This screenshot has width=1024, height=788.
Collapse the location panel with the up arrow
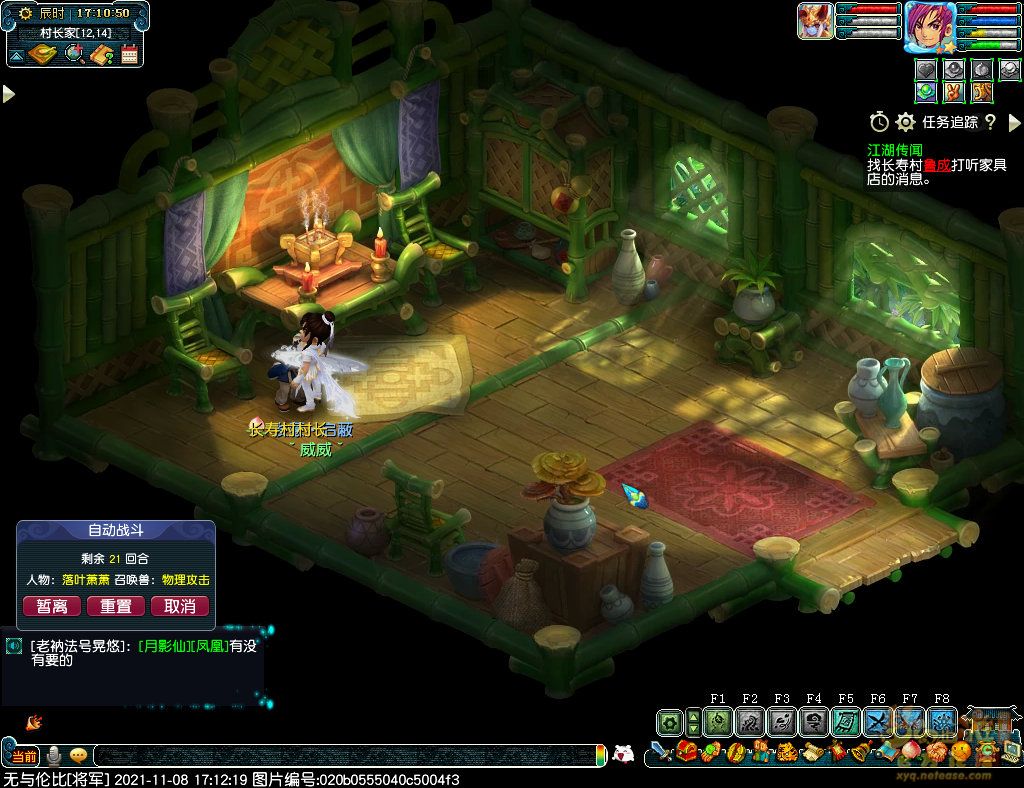[17, 54]
